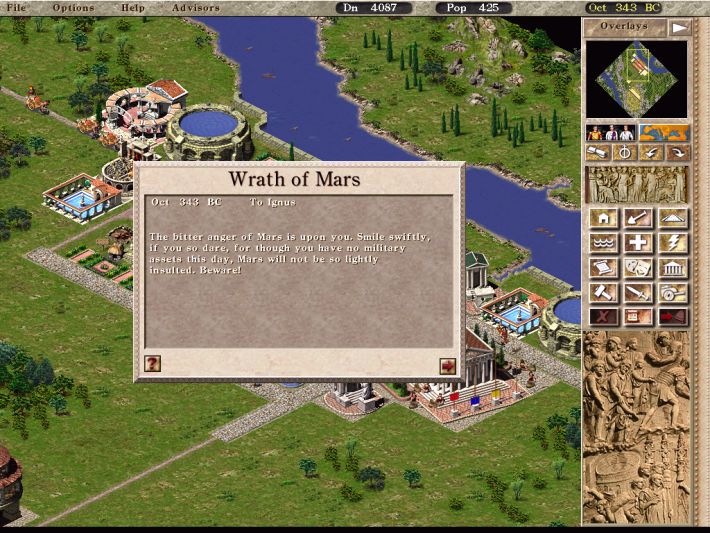Open the Options menu
Viewport: 710px width, 533px height.
(x=74, y=8)
